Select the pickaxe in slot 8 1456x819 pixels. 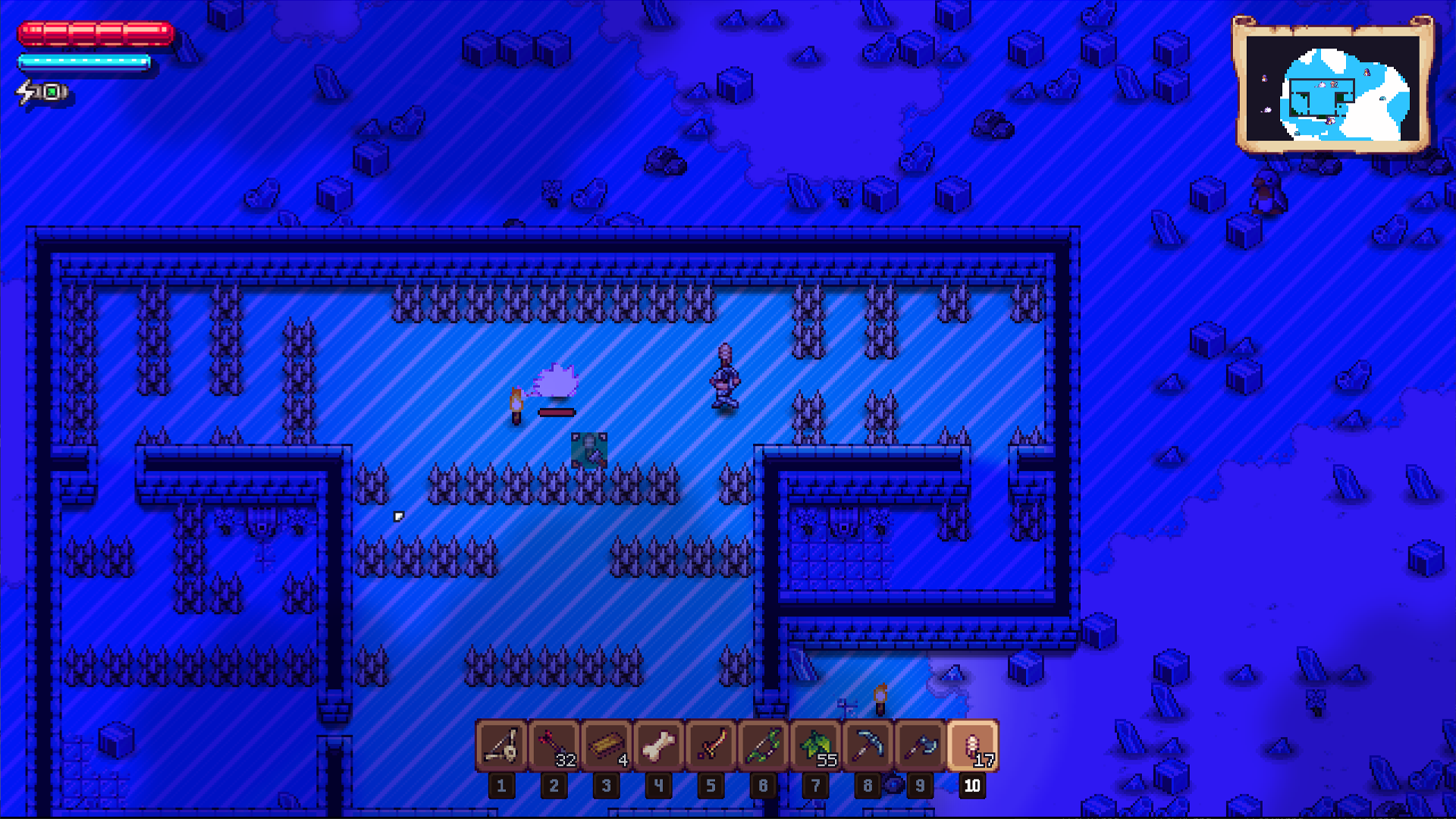[x=868, y=747]
